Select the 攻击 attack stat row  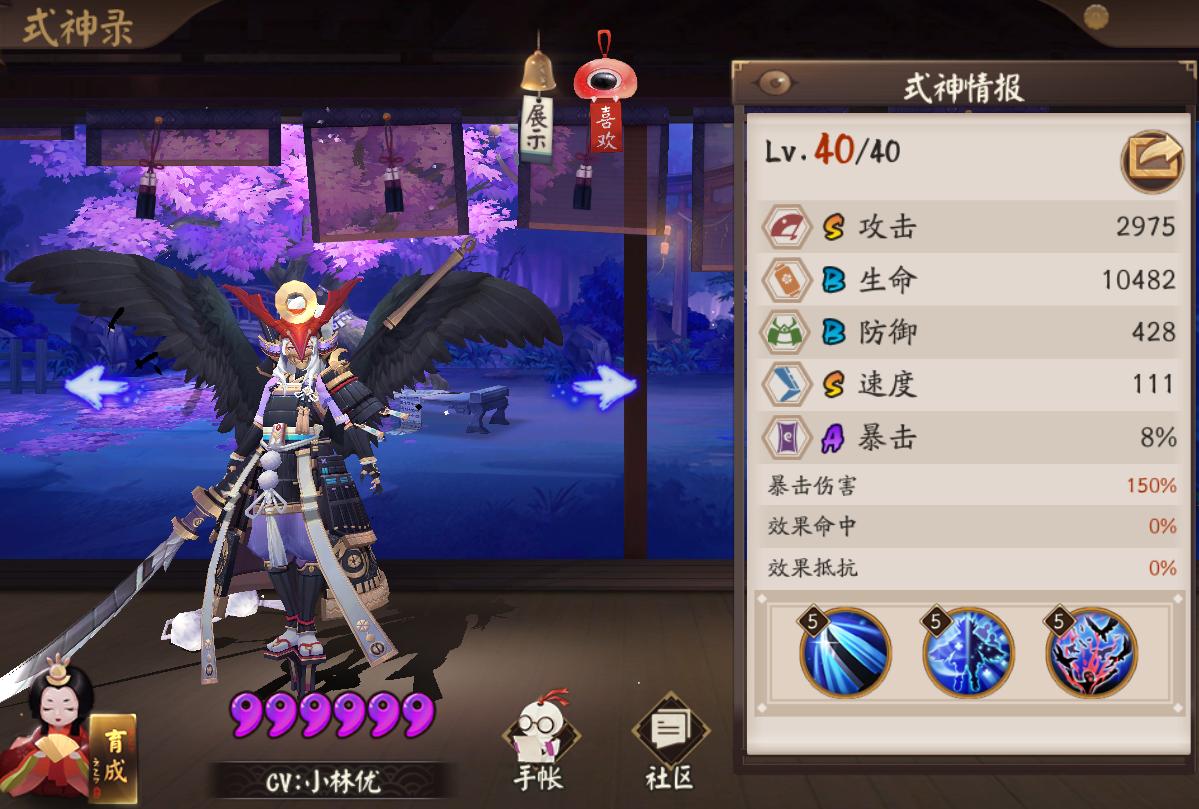(969, 226)
